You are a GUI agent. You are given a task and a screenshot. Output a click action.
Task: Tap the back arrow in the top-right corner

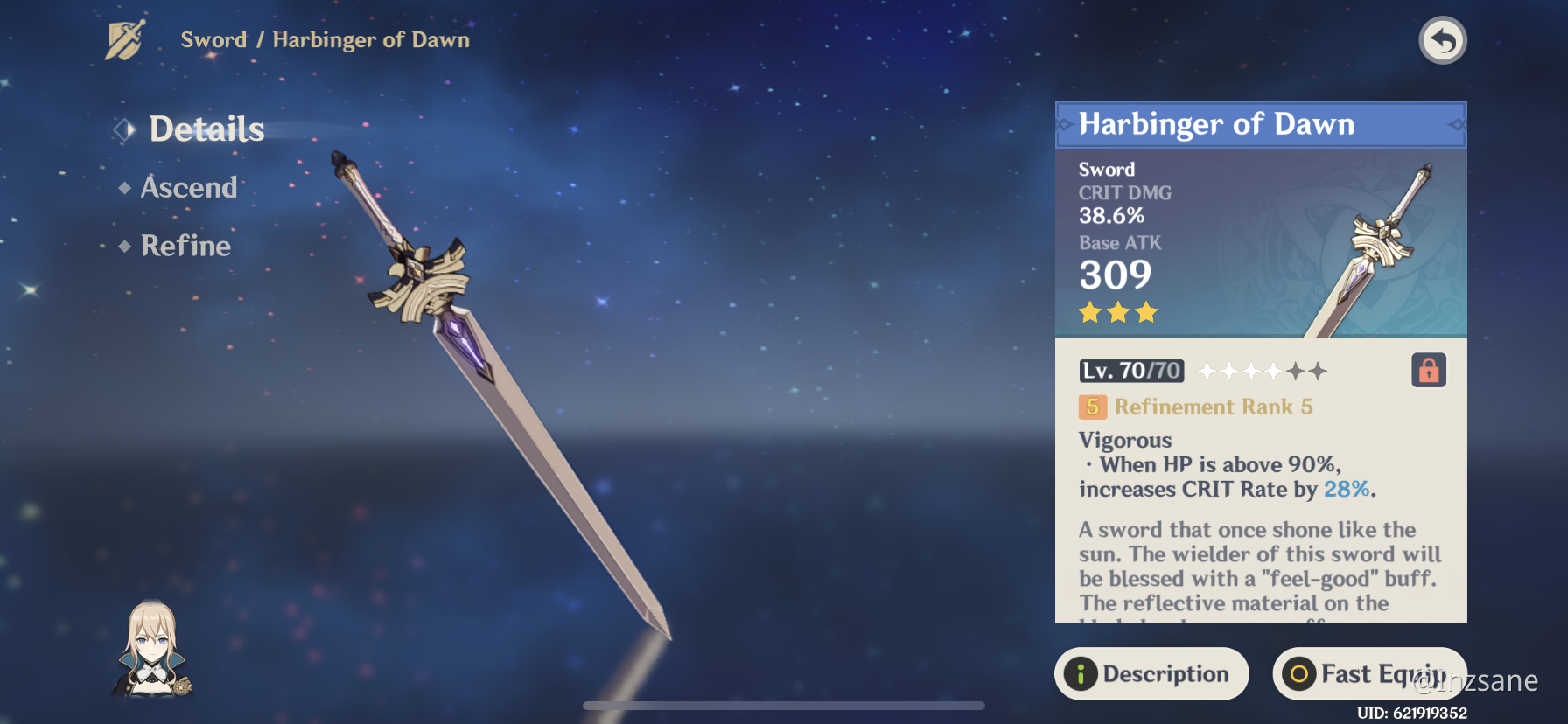tap(1442, 39)
